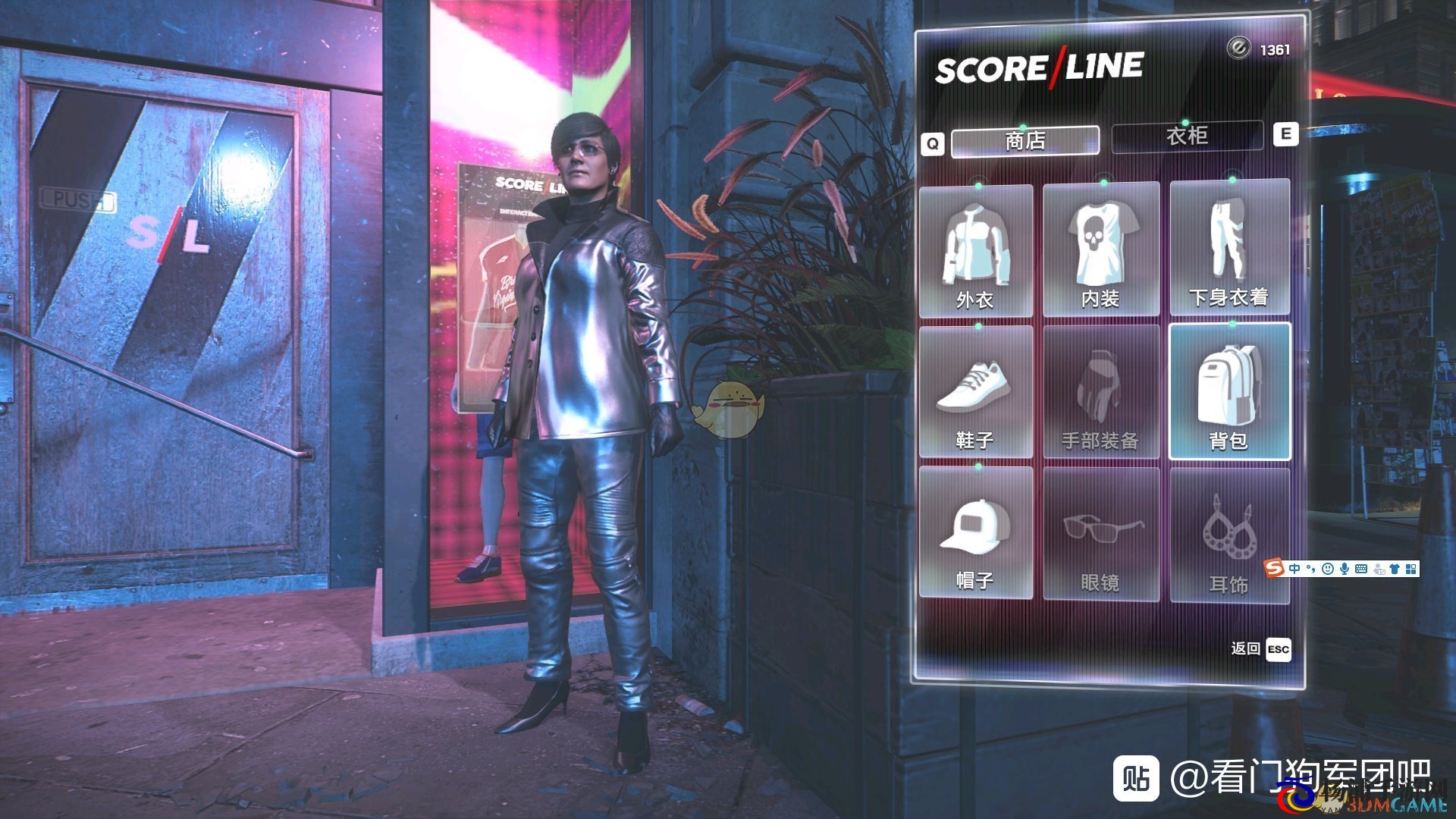The width and height of the screenshot is (1456, 819).
Task: Toggle the Sogou soft keyboard icon
Action: (1361, 569)
